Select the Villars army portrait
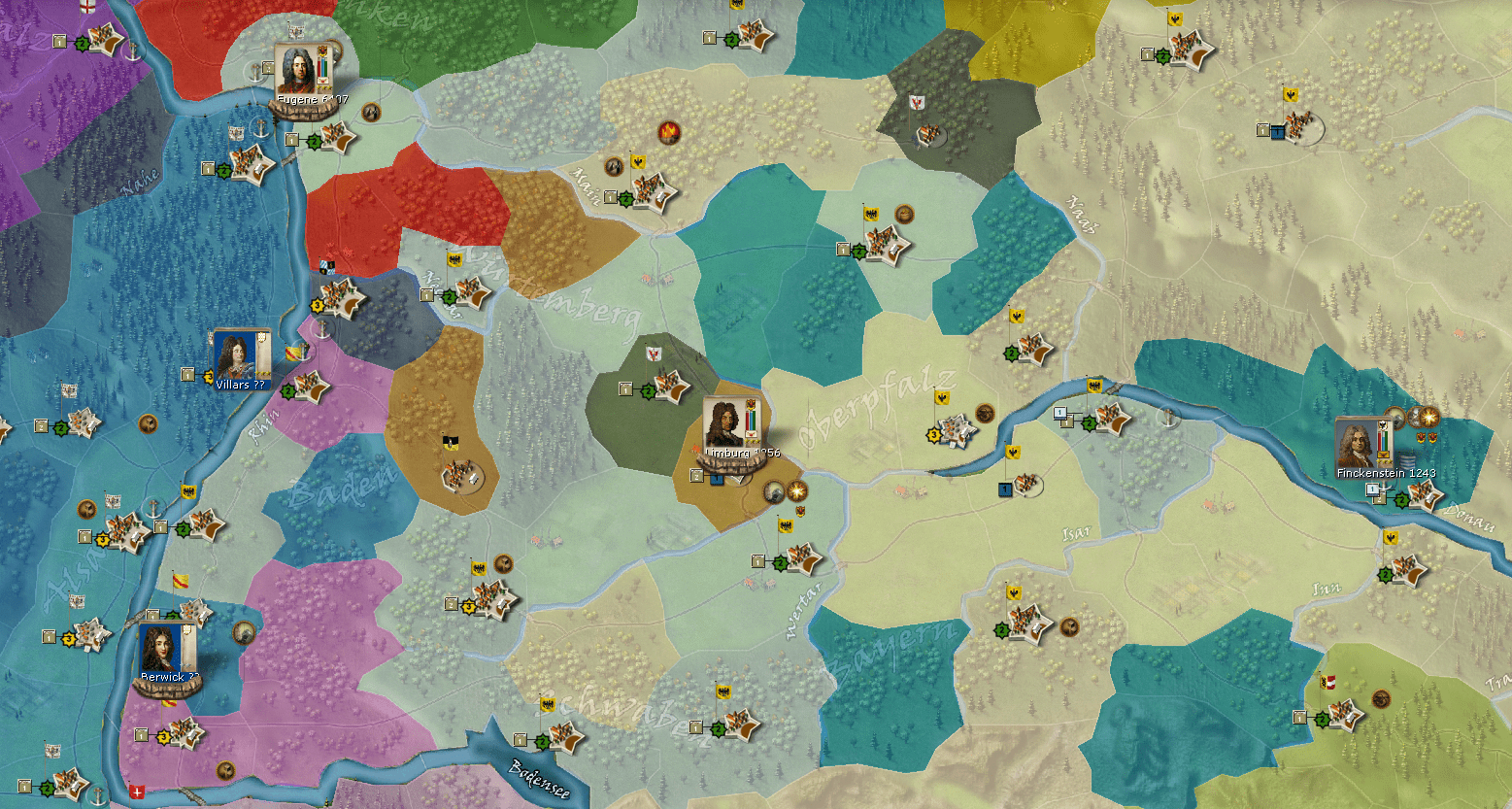Screen dimensions: 1512x809 [x=234, y=356]
